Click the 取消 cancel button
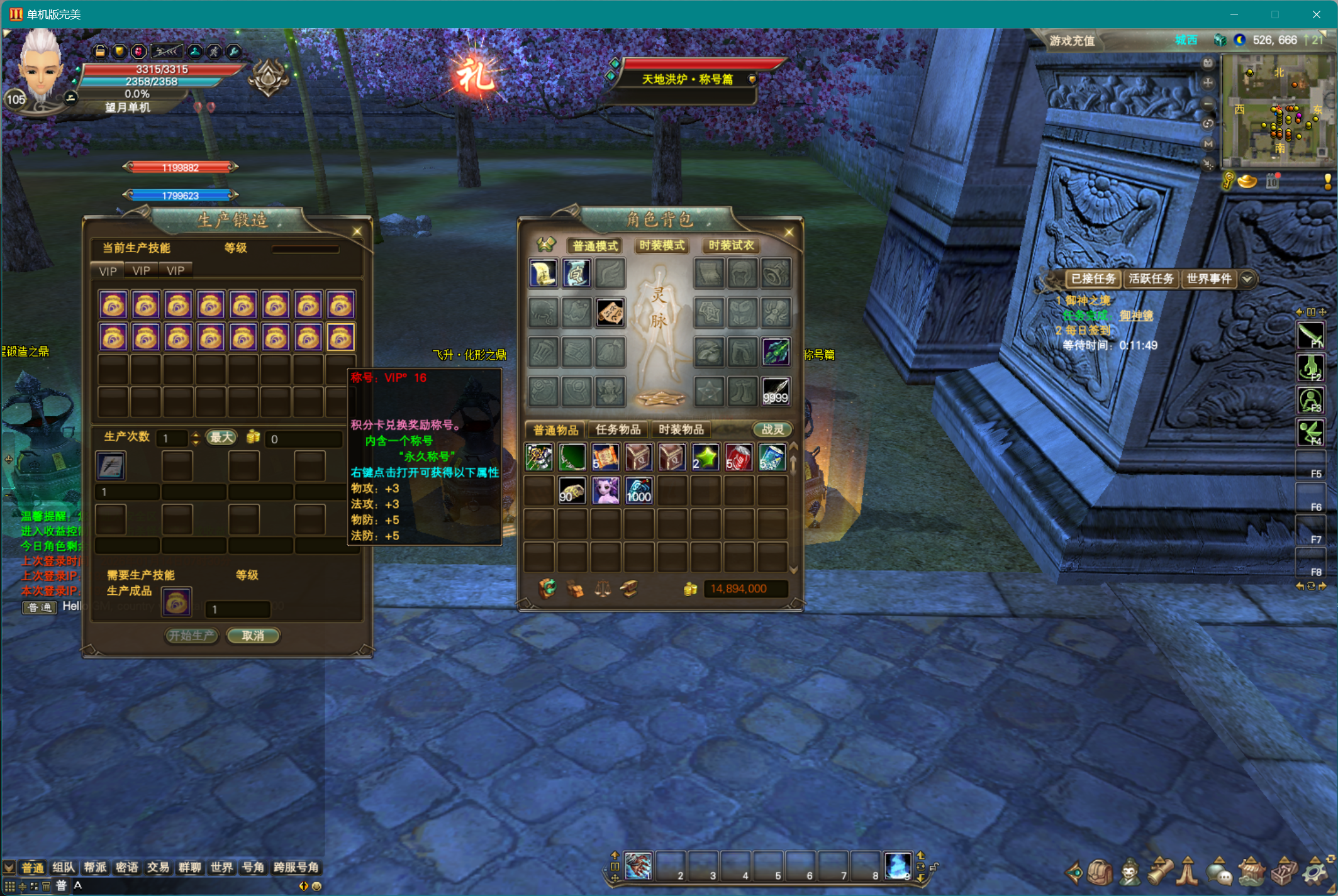This screenshot has height=896, width=1338. (x=253, y=636)
